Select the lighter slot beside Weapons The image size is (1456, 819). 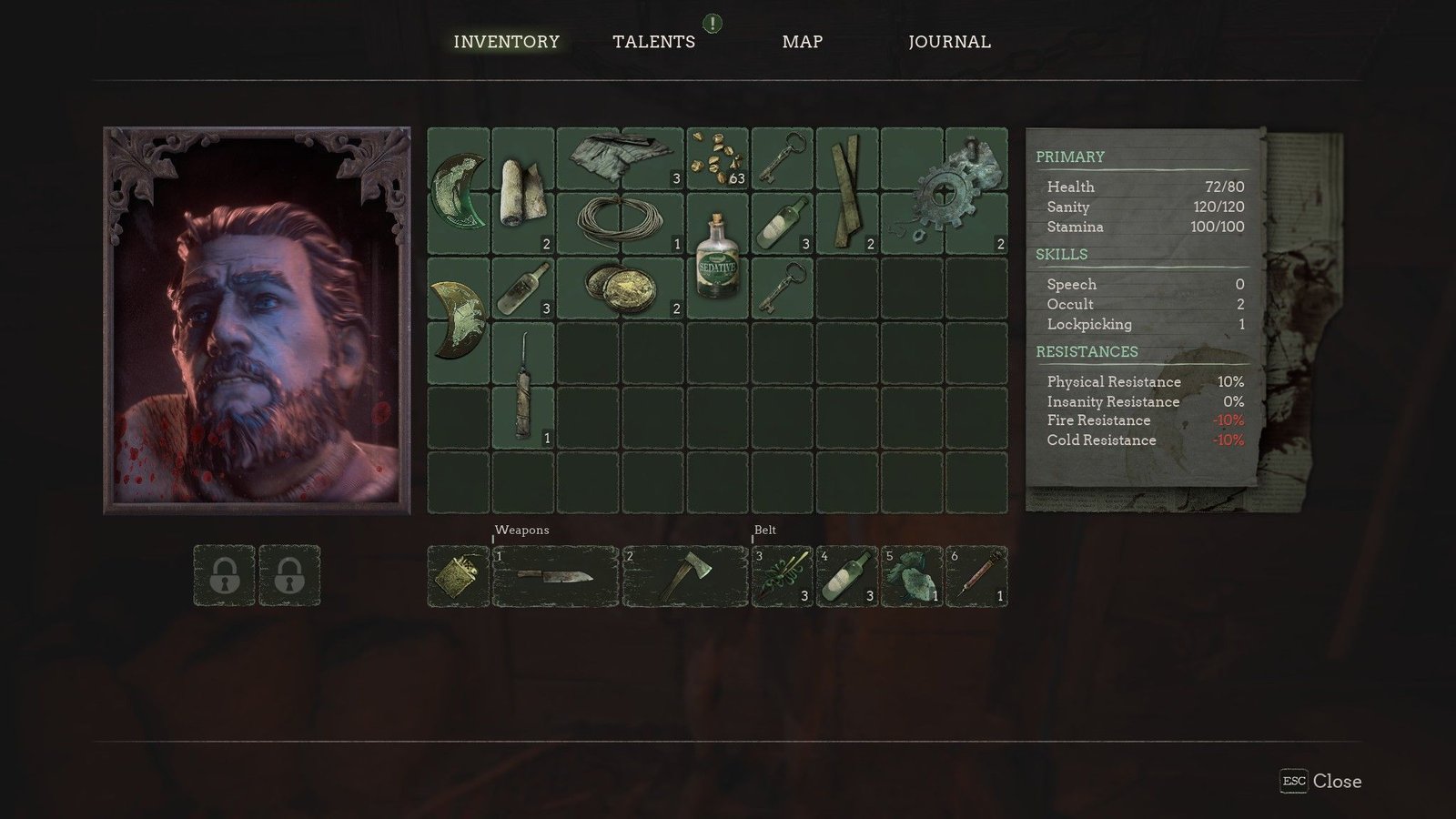[459, 576]
